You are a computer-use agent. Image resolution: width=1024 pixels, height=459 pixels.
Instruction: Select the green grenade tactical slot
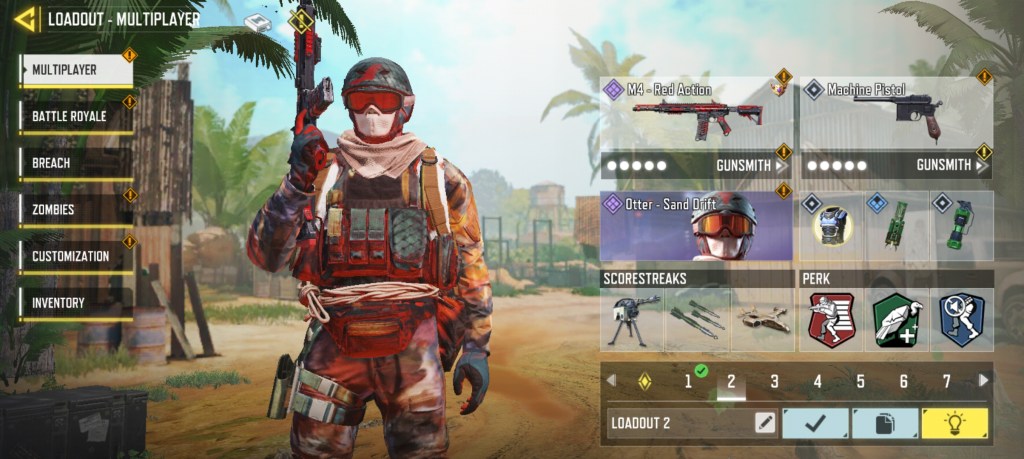962,226
